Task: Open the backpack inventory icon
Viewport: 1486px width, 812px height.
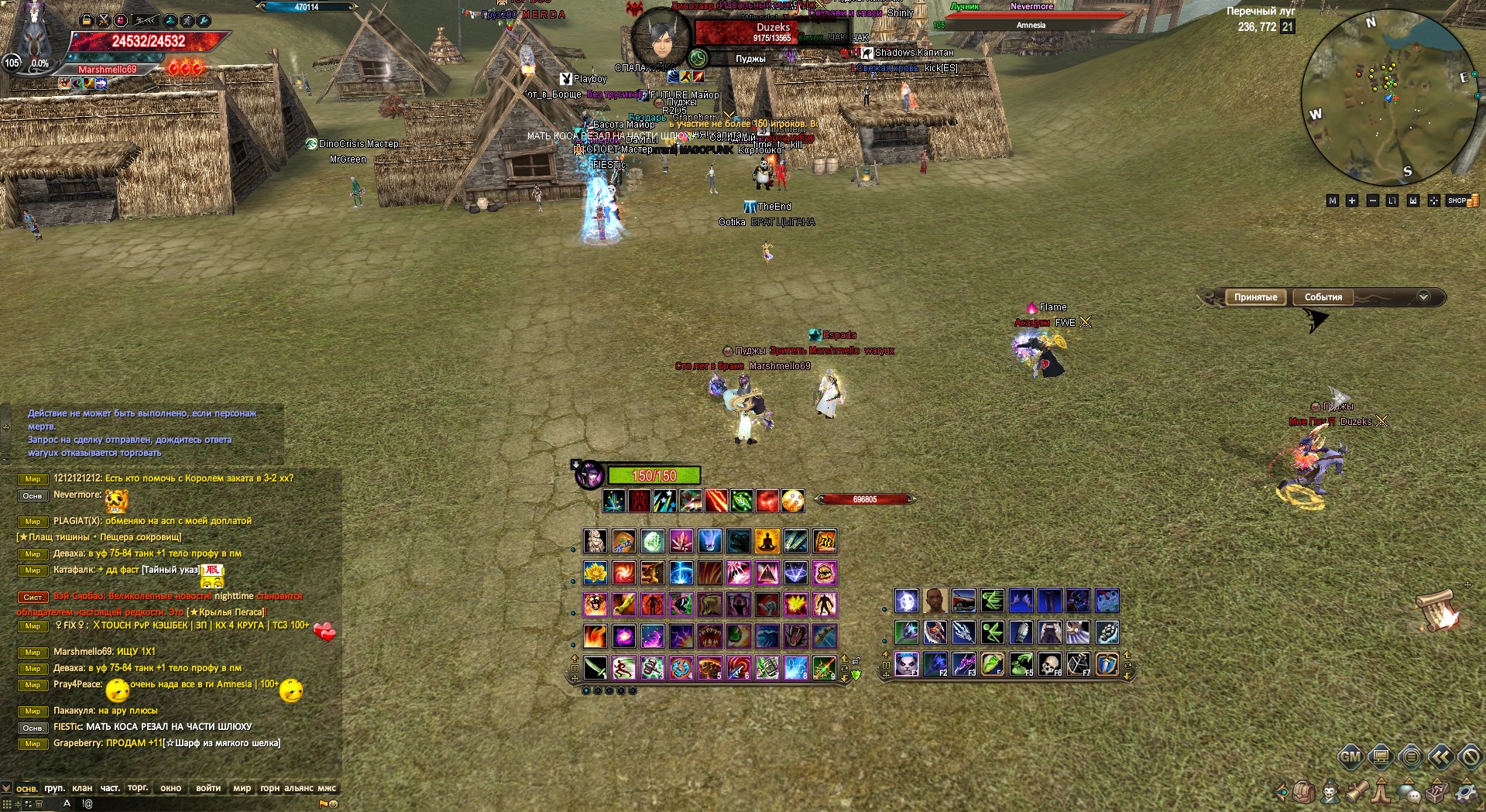Action: point(1305,791)
